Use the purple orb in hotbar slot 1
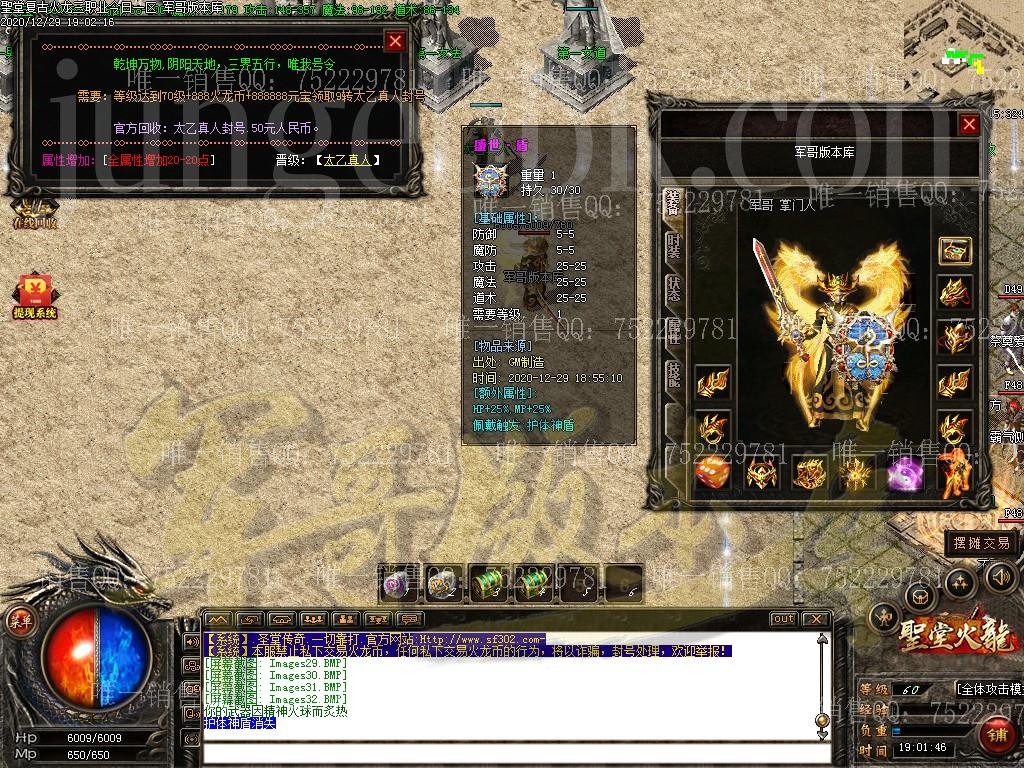This screenshot has width=1024, height=768. pyautogui.click(x=396, y=583)
